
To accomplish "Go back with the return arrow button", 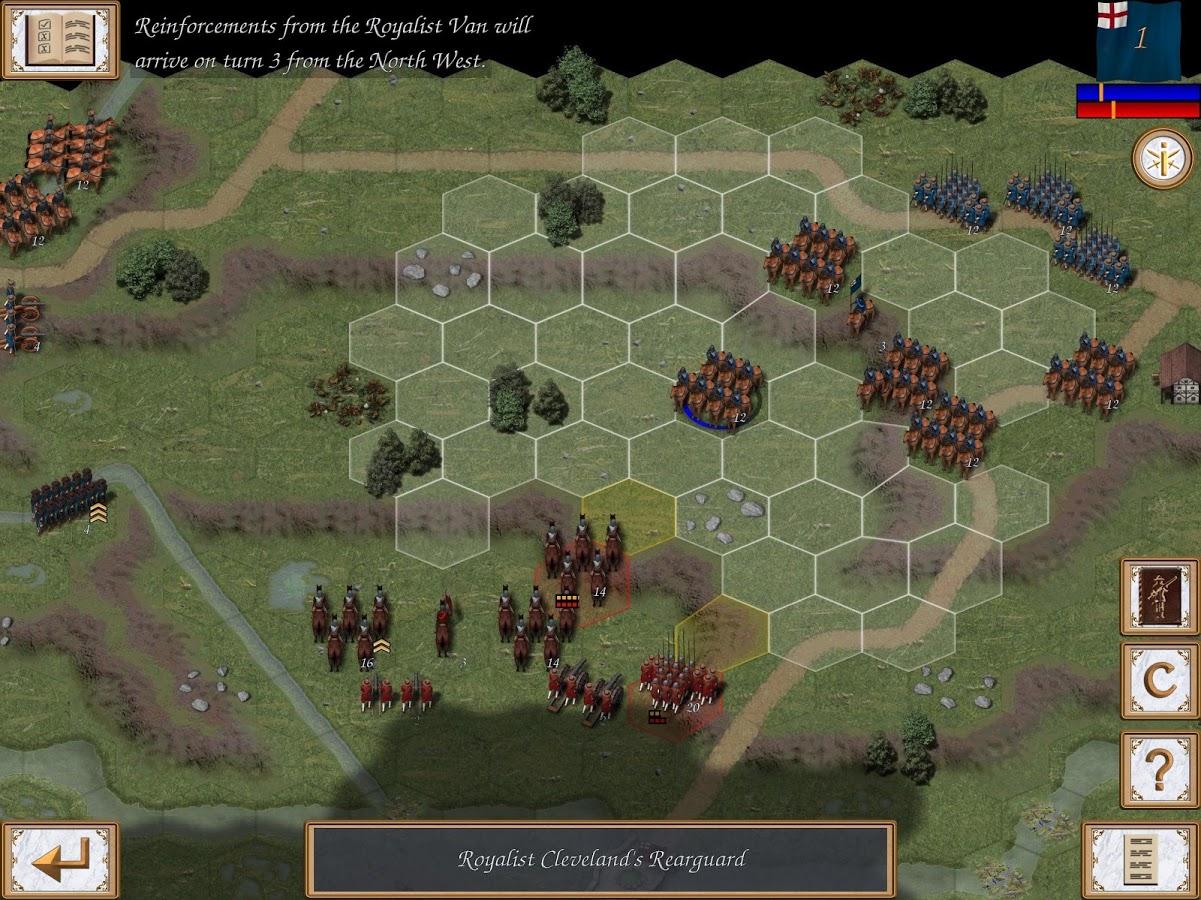I will 59,859.
